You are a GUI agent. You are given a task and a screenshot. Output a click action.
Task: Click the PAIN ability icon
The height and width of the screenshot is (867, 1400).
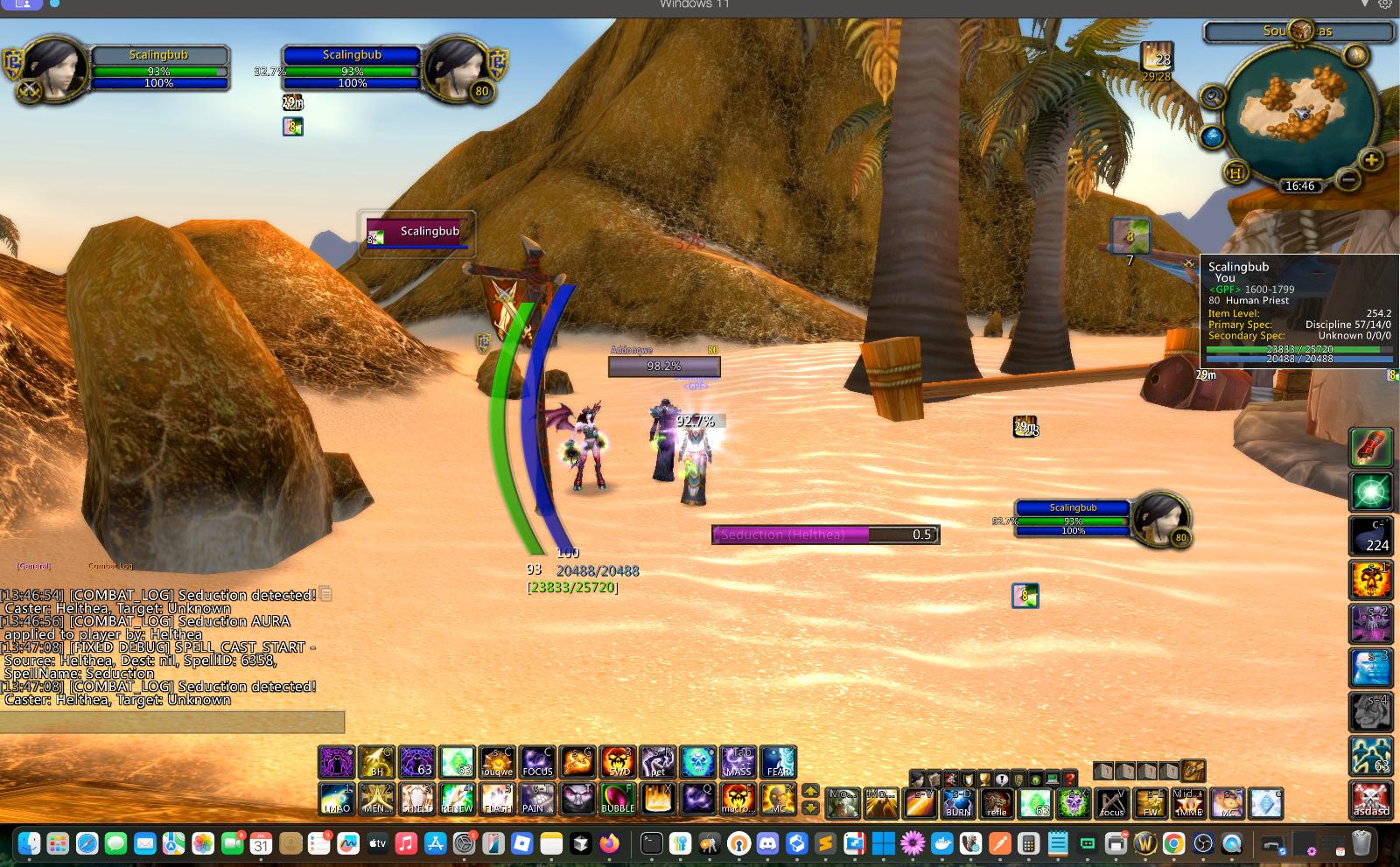click(x=537, y=799)
